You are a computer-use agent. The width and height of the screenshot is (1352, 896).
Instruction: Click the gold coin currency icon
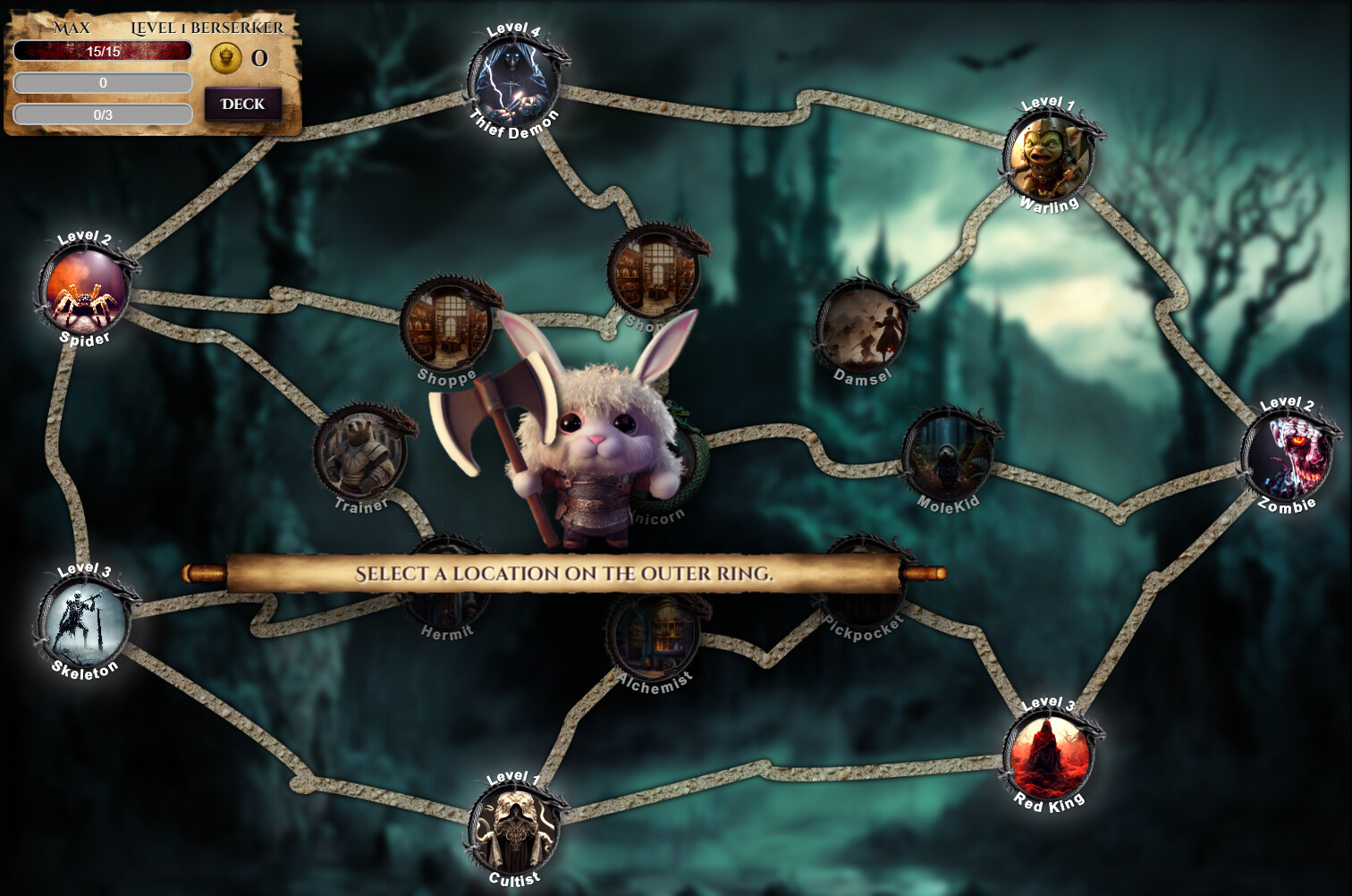(226, 56)
